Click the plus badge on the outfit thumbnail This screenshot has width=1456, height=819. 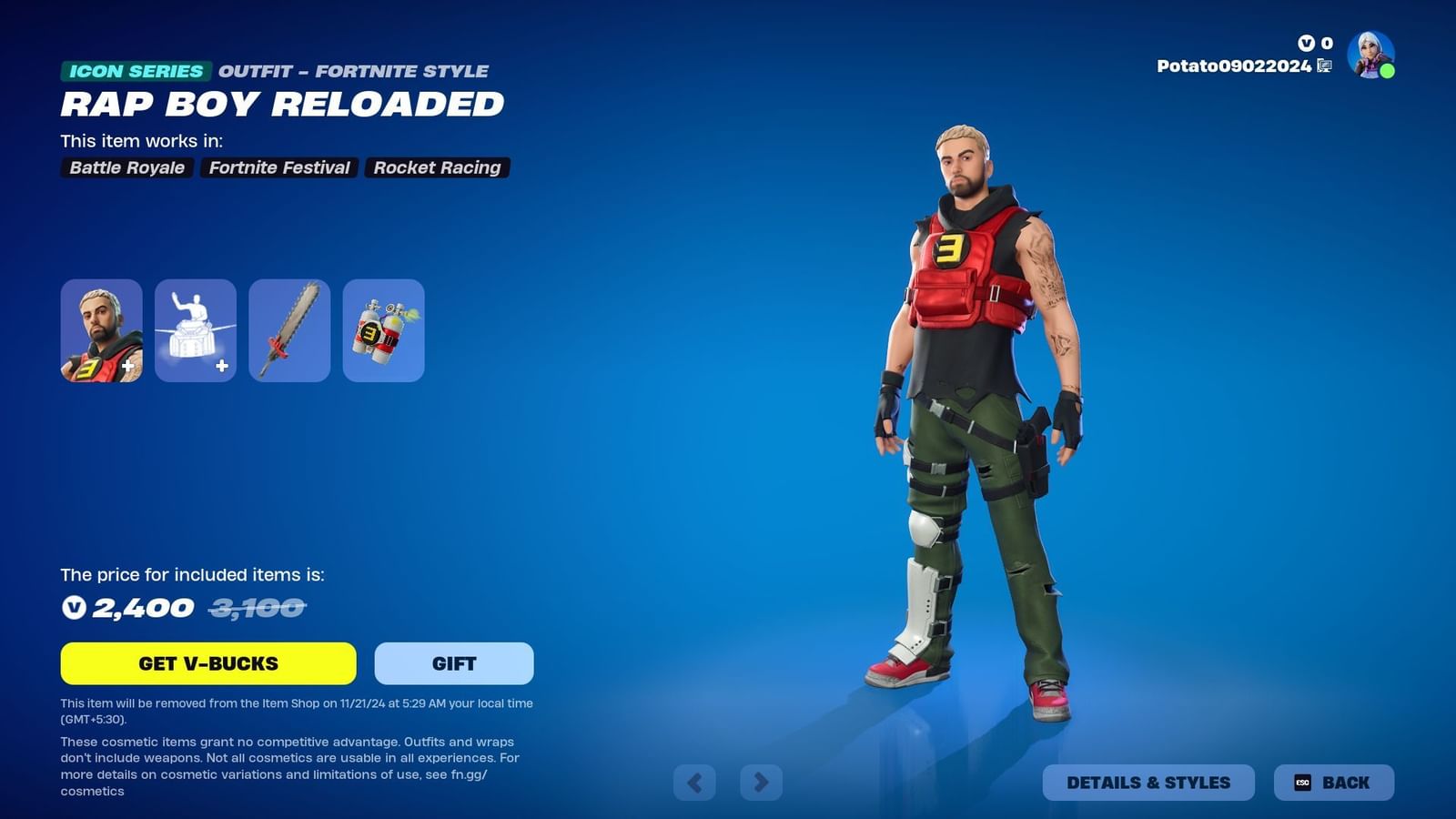click(128, 364)
